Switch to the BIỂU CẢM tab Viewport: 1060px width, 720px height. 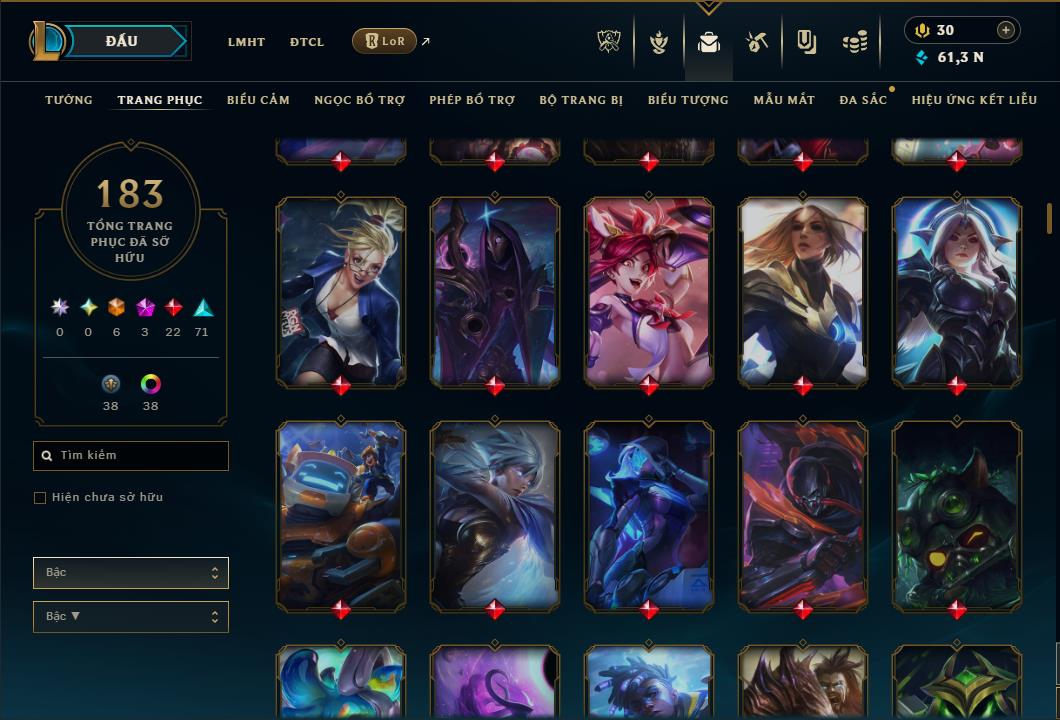pos(258,100)
